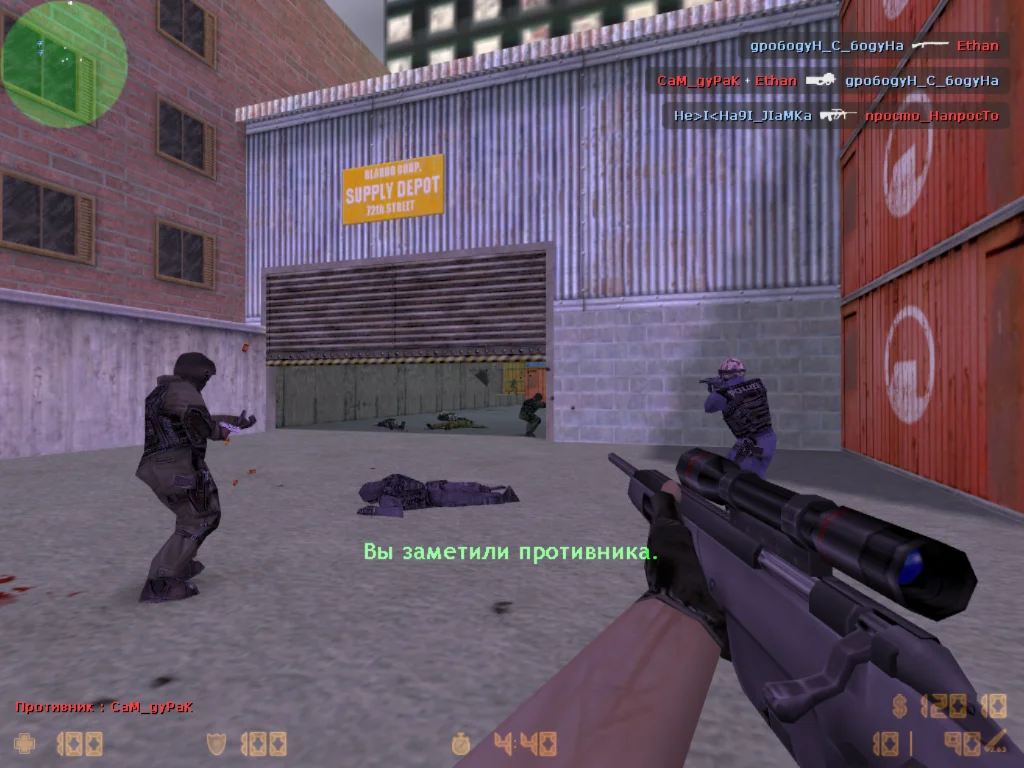
Task: Select the kill feed row starting with CaM_gyPaK
Action: point(828,81)
